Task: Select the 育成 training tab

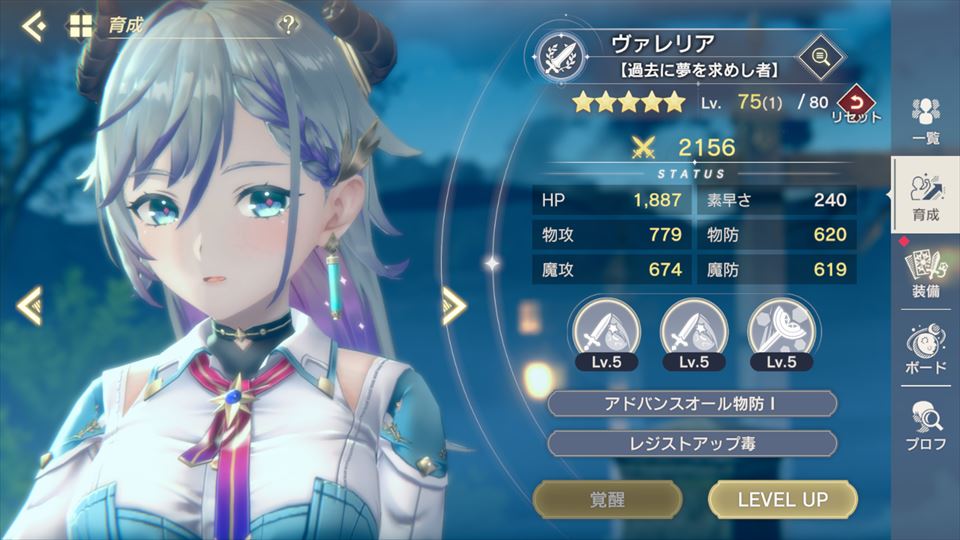Action: 926,195
